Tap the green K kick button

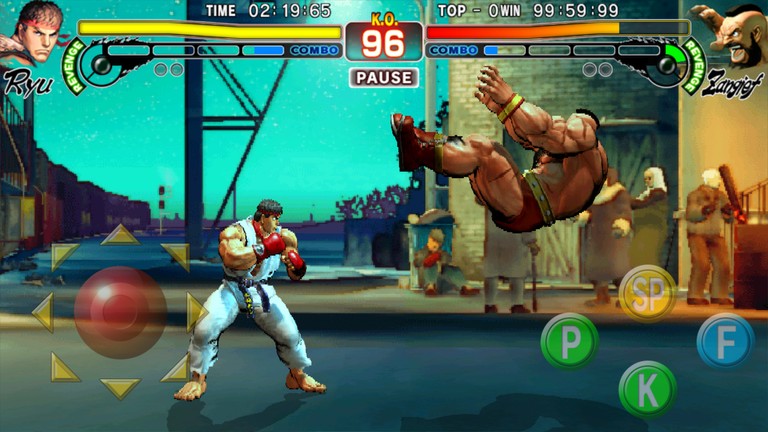[x=647, y=388]
